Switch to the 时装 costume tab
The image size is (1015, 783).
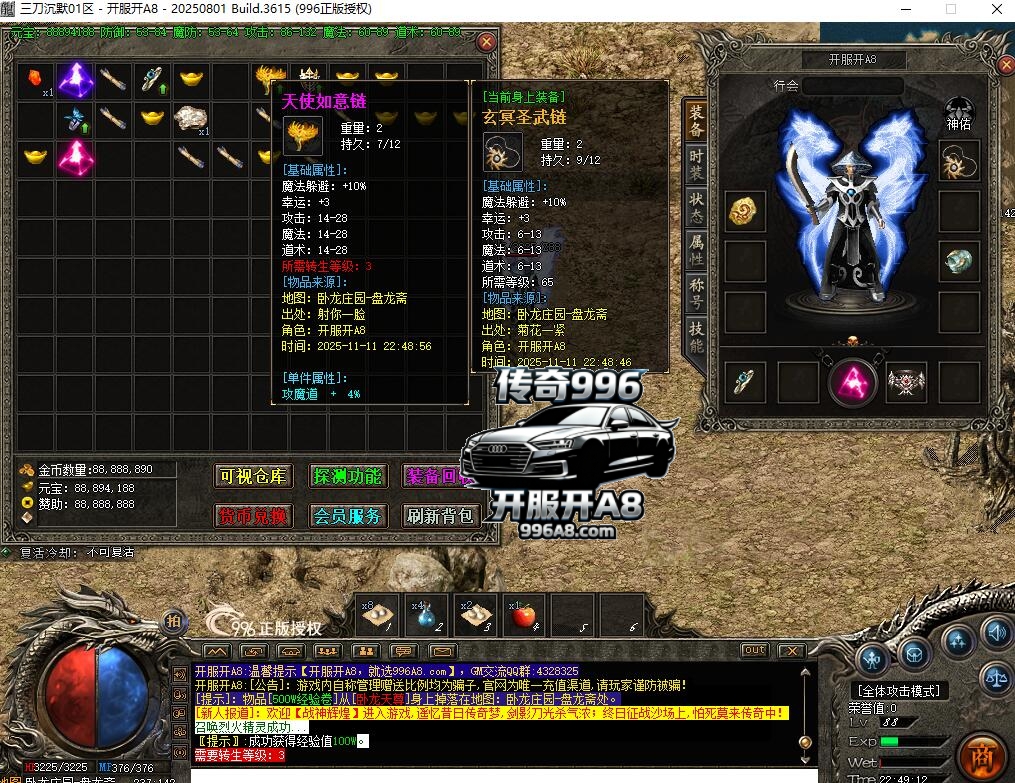[695, 167]
